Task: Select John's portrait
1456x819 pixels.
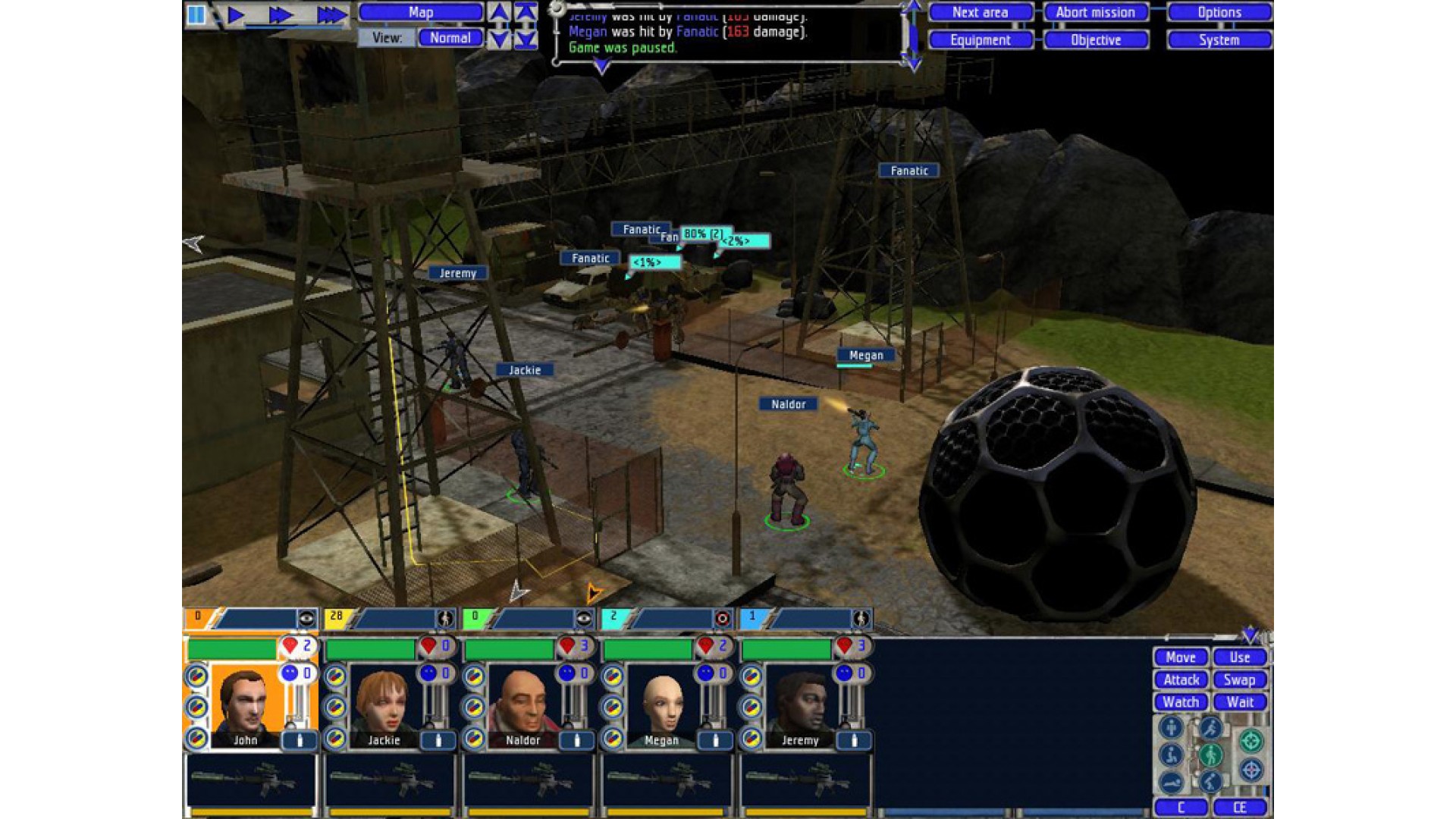Action: point(245,705)
